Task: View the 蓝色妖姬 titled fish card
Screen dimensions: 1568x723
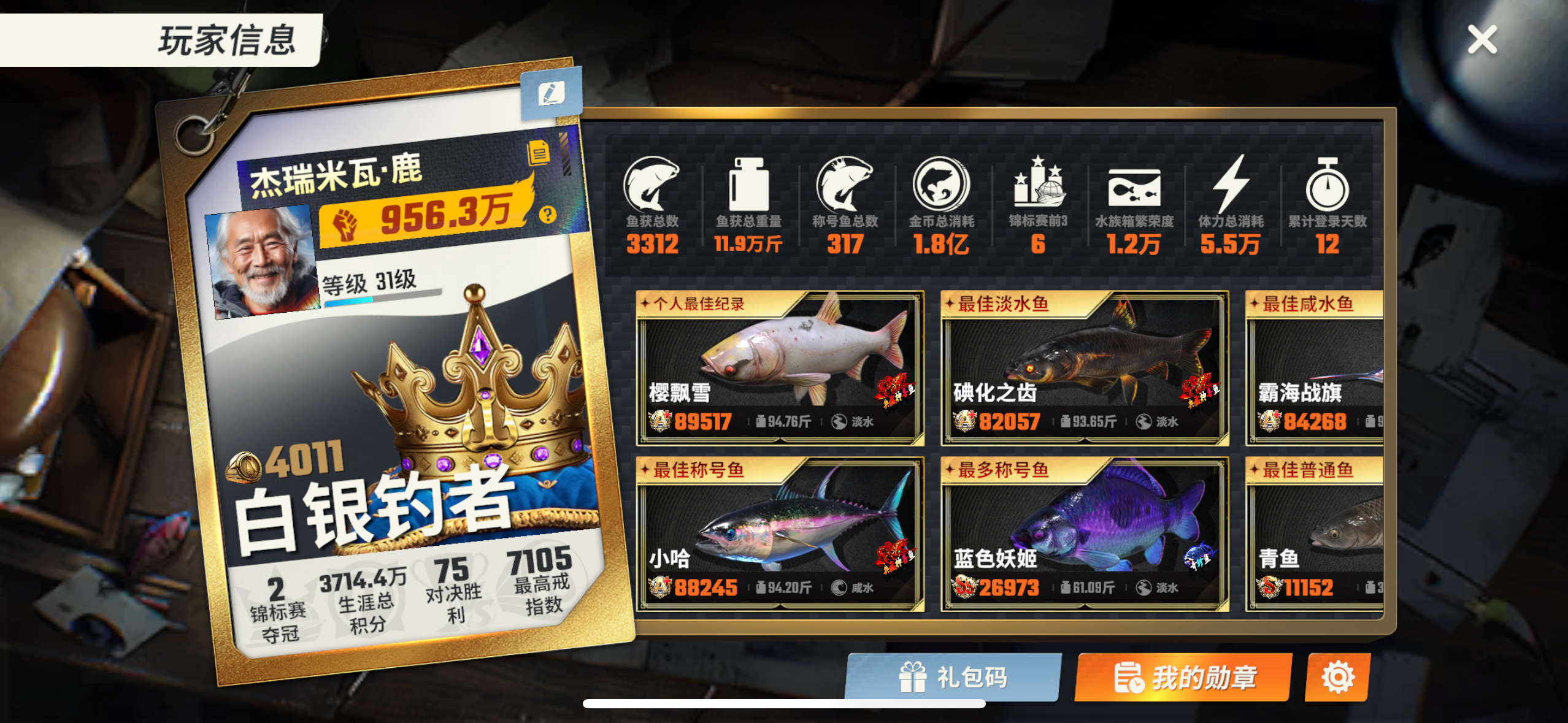Action: tap(1083, 534)
